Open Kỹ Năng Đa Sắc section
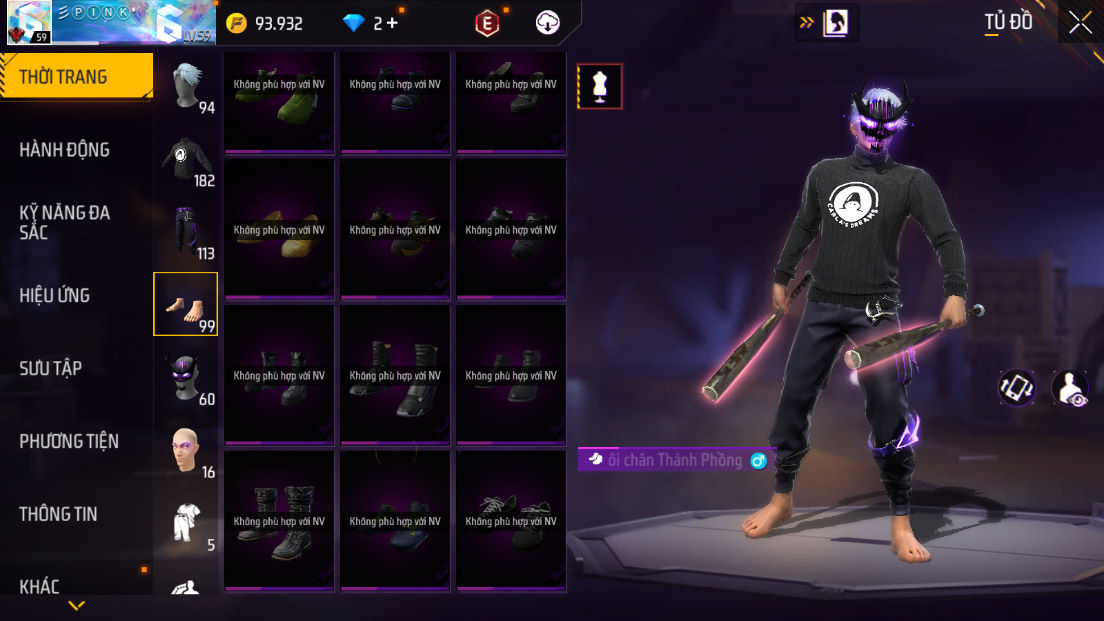Image resolution: width=1104 pixels, height=621 pixels. (65, 222)
